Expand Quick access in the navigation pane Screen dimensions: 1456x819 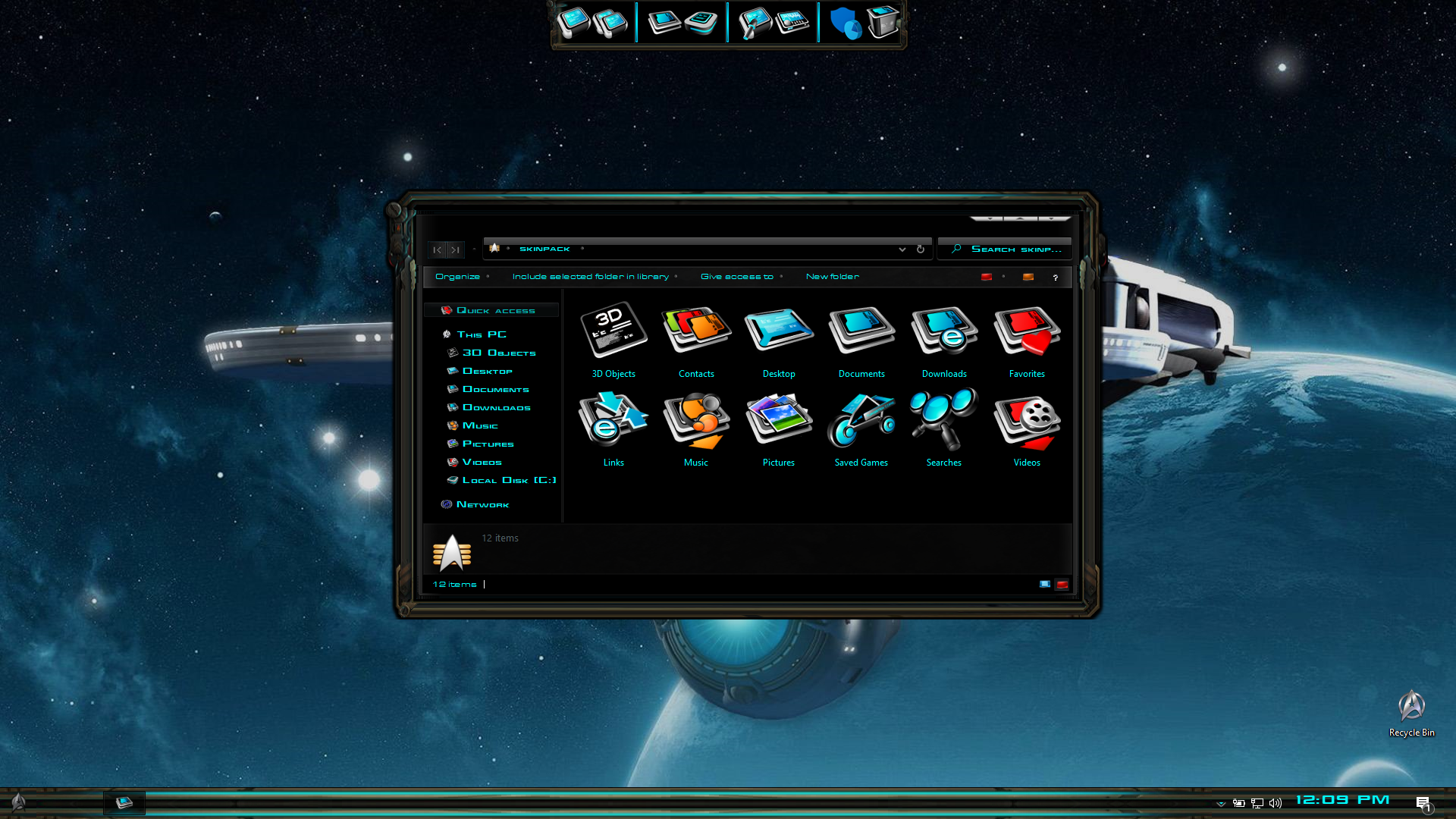pos(495,311)
